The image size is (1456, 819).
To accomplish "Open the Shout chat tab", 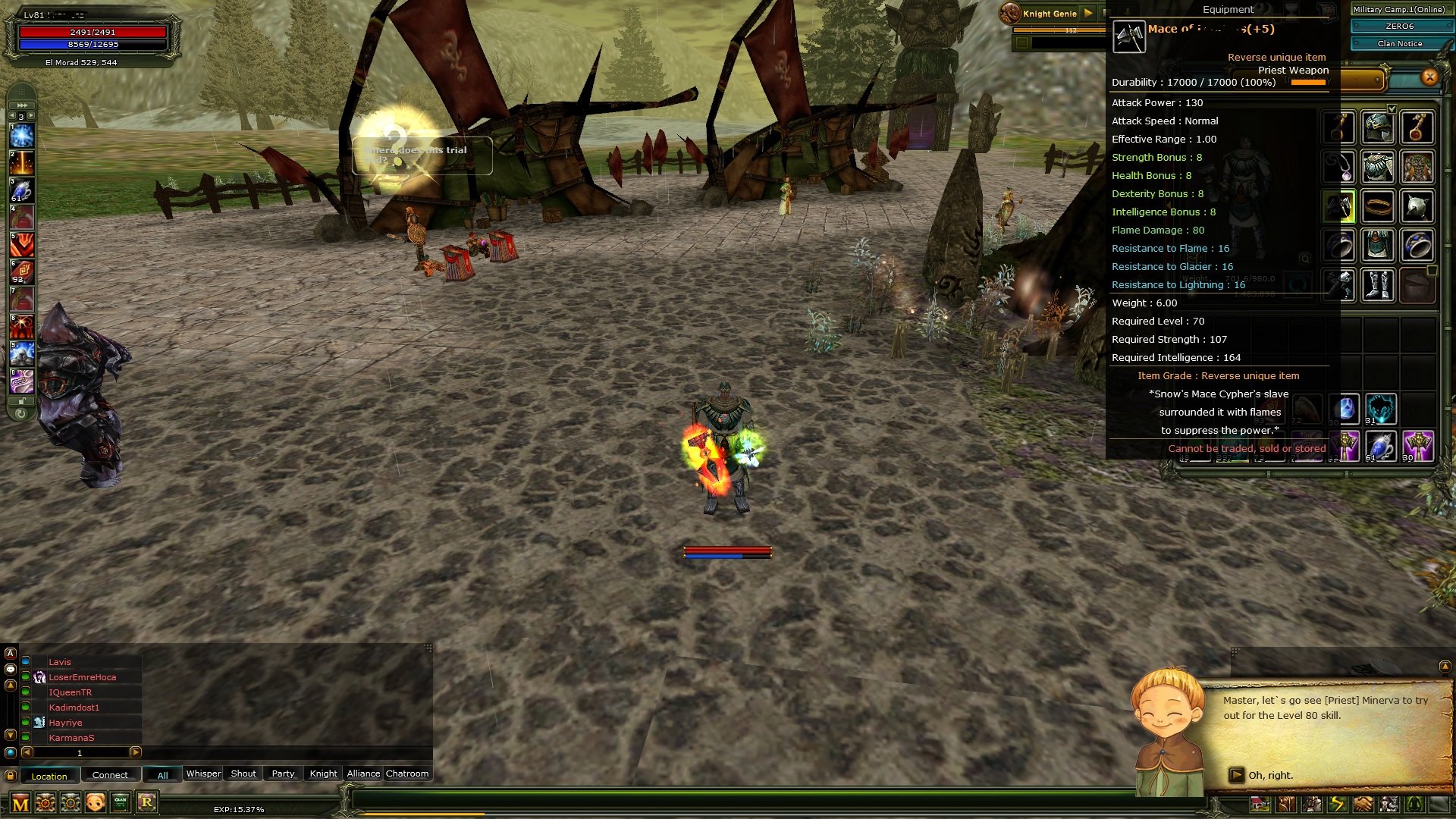I will coord(243,773).
